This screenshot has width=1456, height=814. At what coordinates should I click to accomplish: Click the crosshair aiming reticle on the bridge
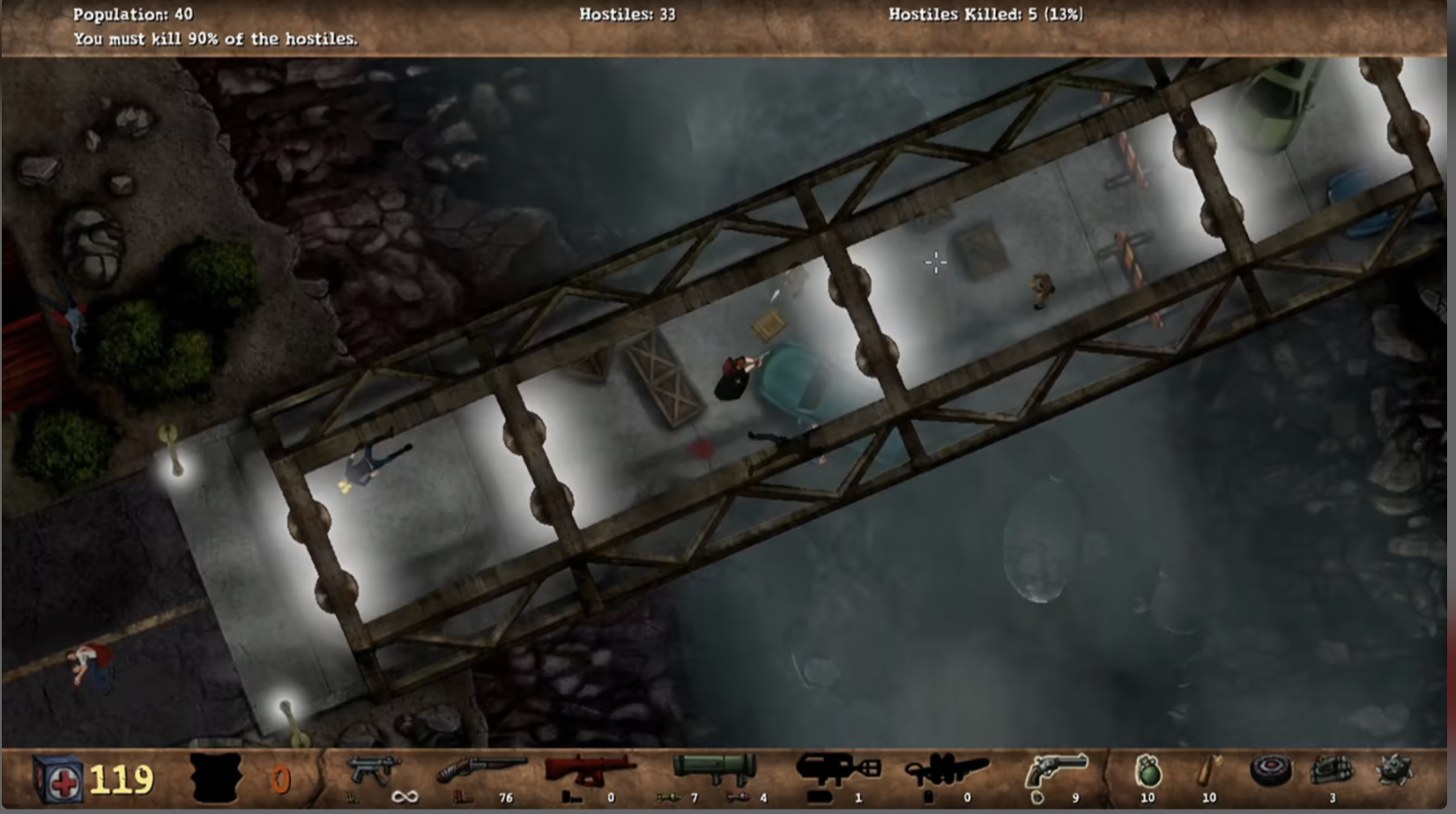934,263
